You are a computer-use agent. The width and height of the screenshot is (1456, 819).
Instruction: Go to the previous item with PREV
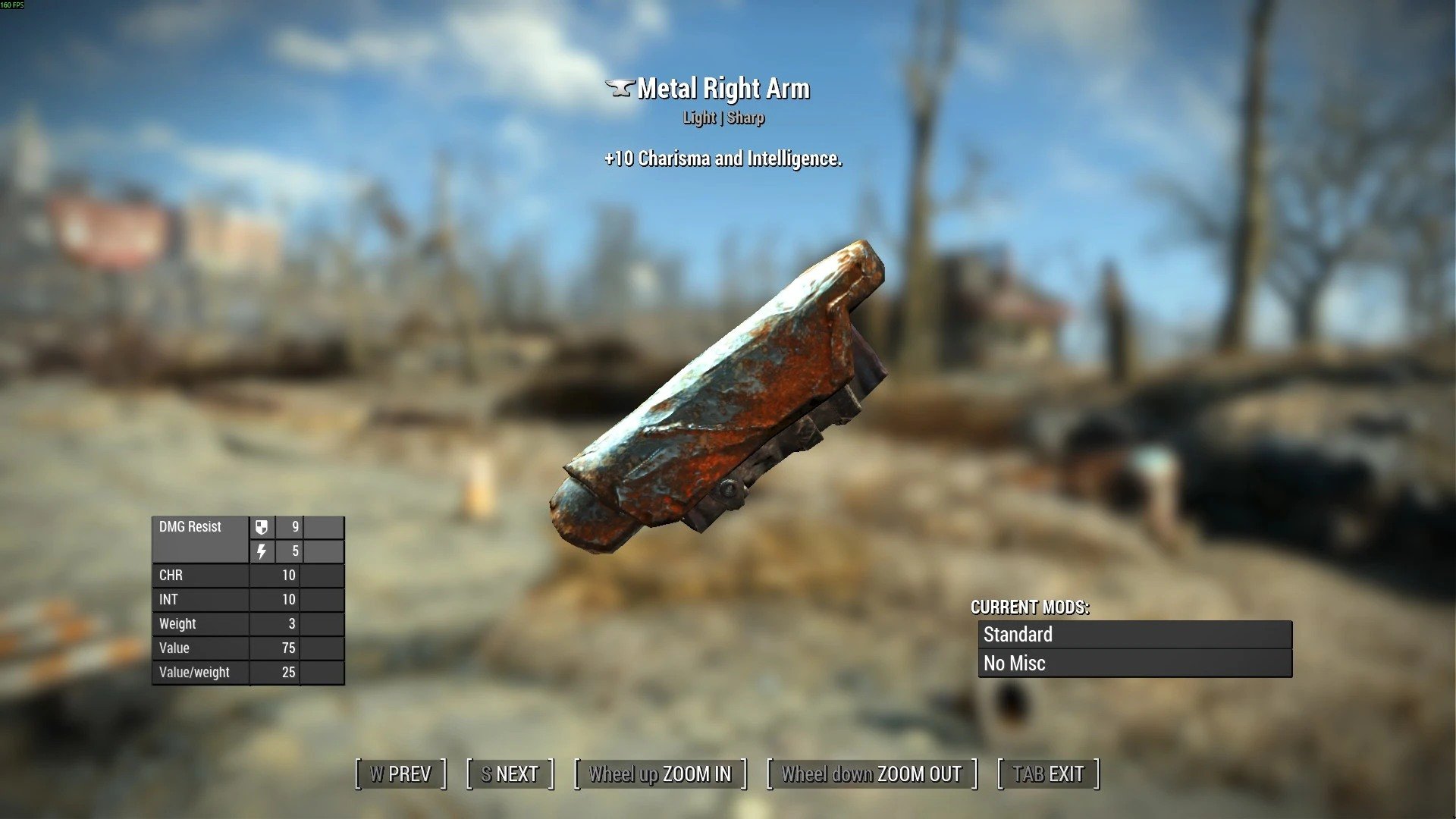point(400,774)
